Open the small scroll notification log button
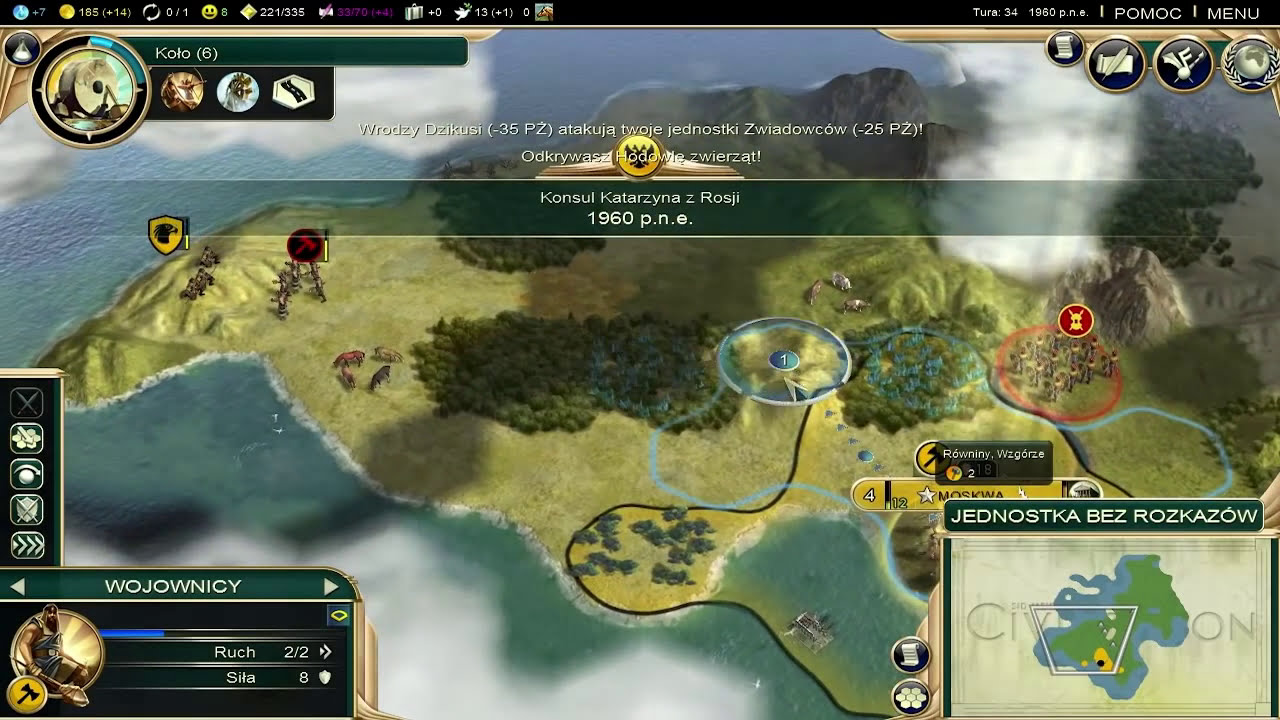The height and width of the screenshot is (720, 1280). pyautogui.click(x=1065, y=48)
